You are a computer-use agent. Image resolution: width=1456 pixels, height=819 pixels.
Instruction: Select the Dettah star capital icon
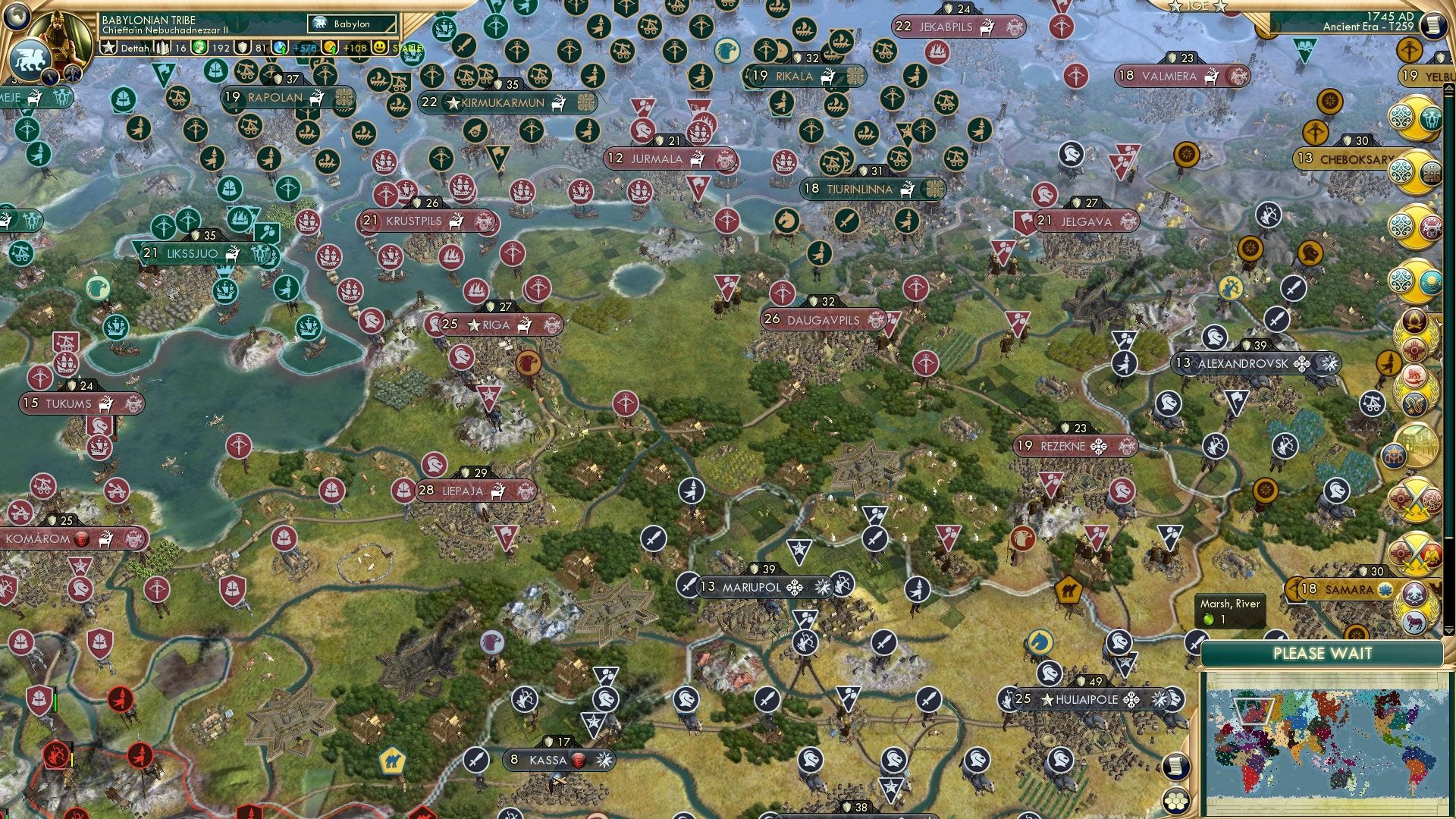click(x=108, y=48)
